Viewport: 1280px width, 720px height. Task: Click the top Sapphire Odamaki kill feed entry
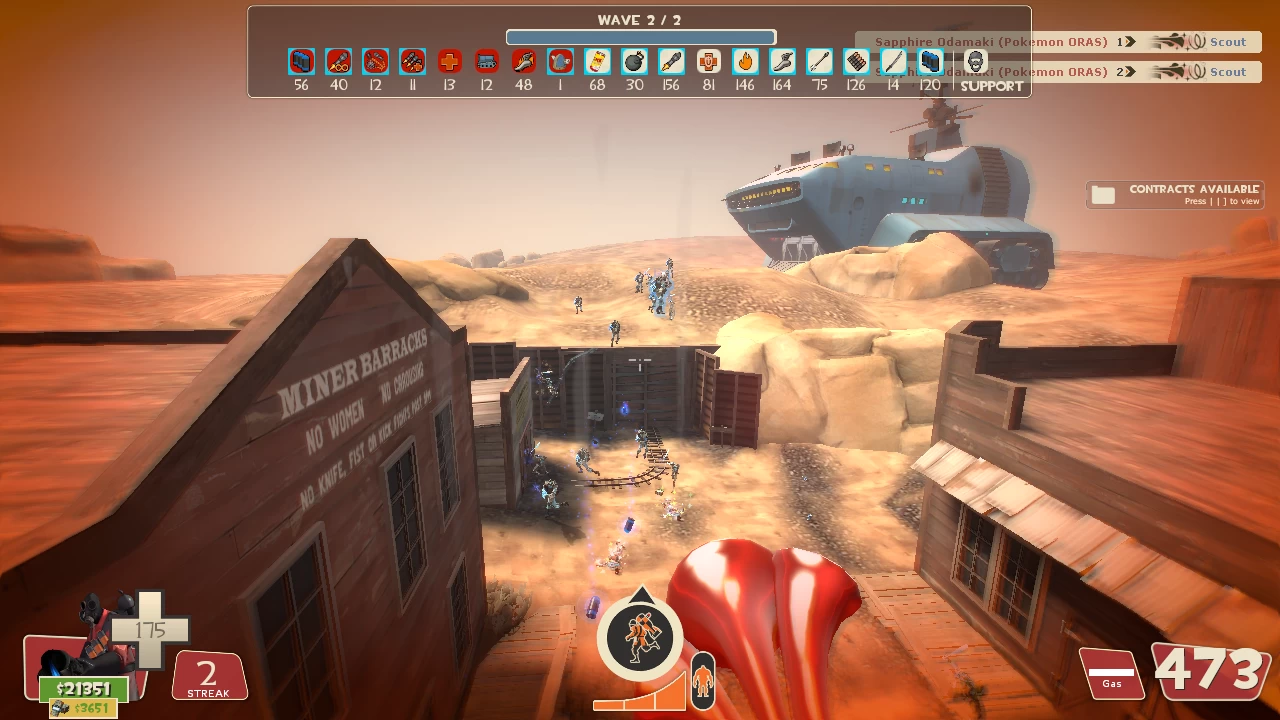pyautogui.click(x=1058, y=42)
